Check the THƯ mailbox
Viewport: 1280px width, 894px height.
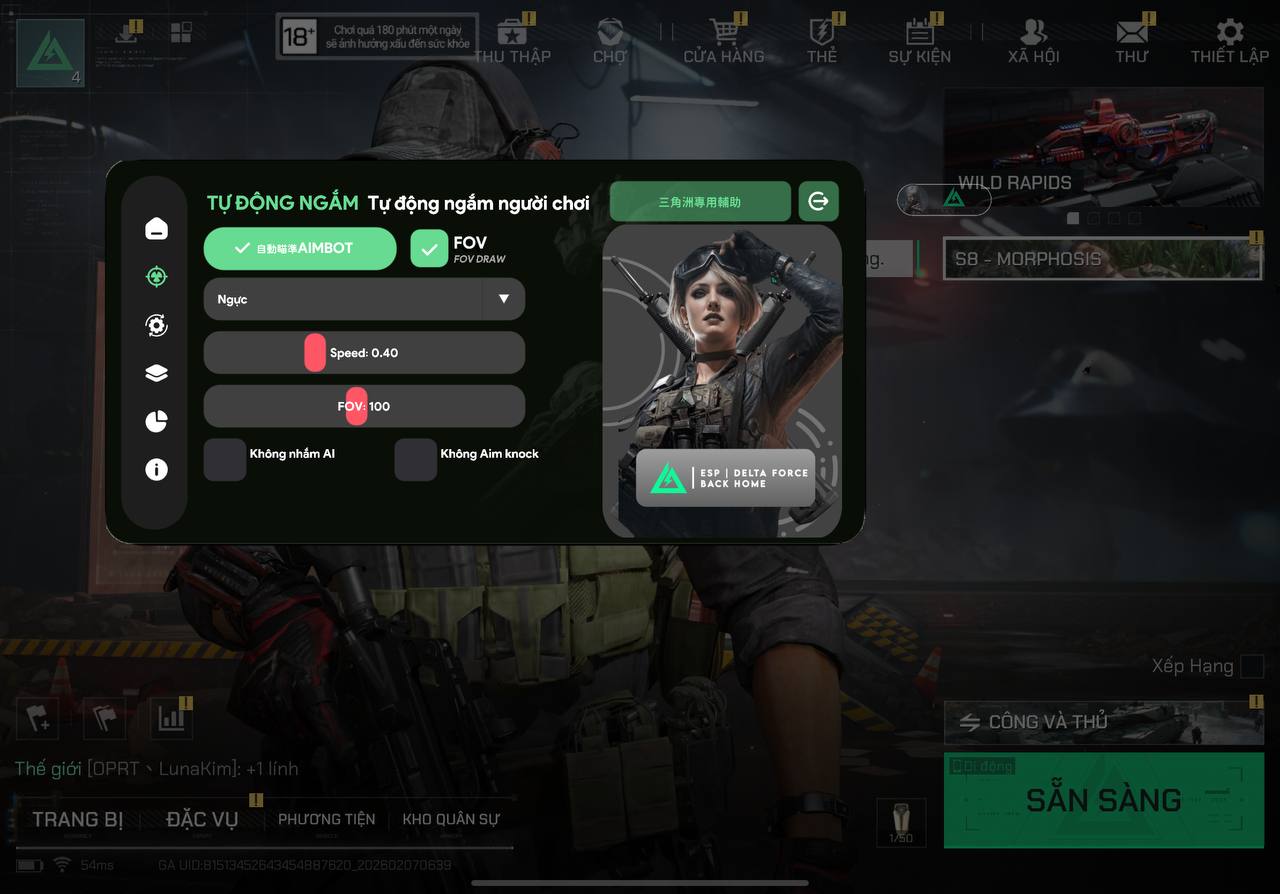click(x=1132, y=42)
